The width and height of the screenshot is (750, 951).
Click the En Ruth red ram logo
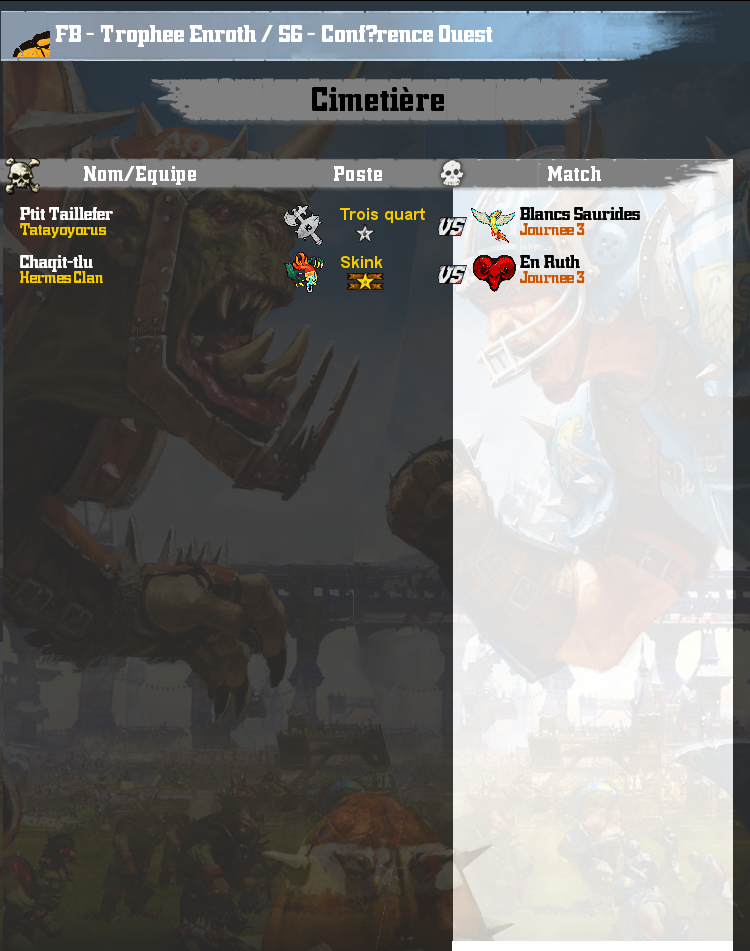(494, 271)
